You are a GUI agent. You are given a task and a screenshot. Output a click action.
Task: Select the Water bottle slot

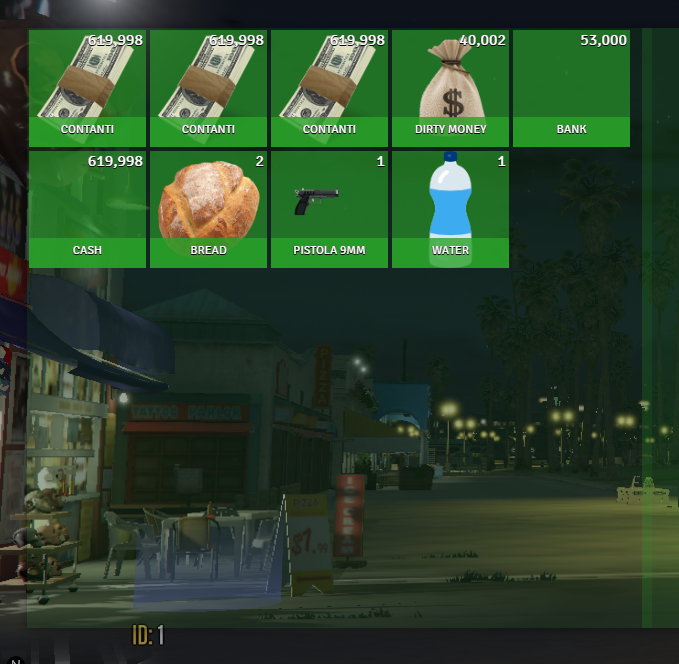[x=450, y=209]
